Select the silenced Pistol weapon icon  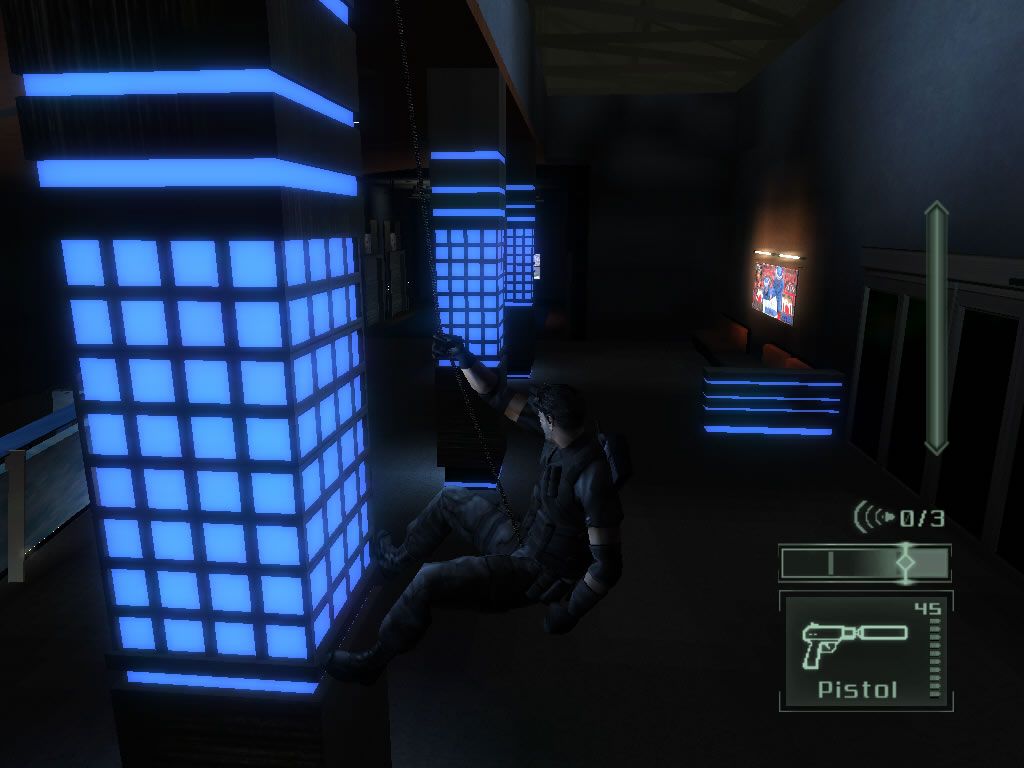852,642
